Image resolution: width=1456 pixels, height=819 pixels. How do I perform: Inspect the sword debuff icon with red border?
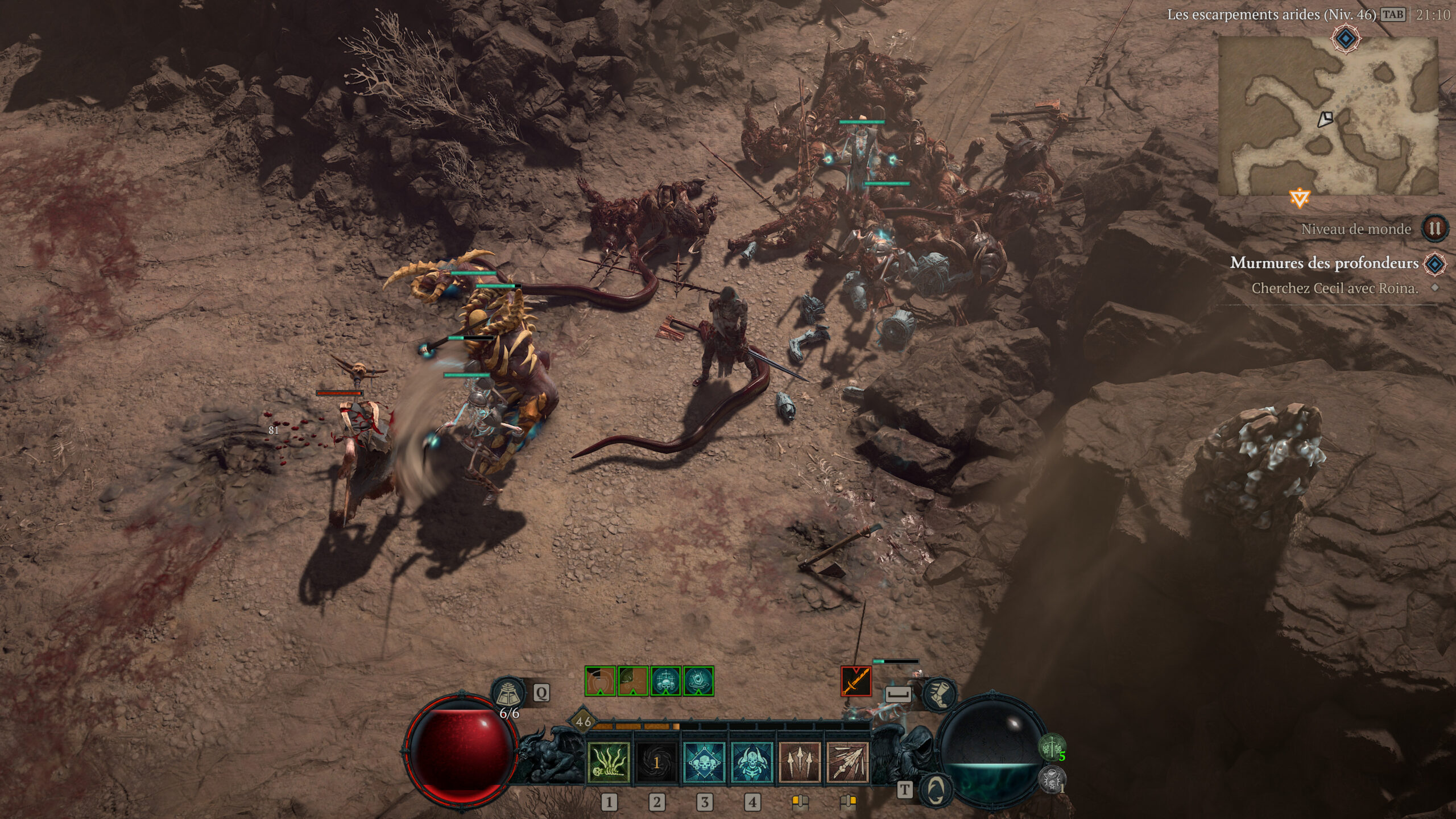856,681
